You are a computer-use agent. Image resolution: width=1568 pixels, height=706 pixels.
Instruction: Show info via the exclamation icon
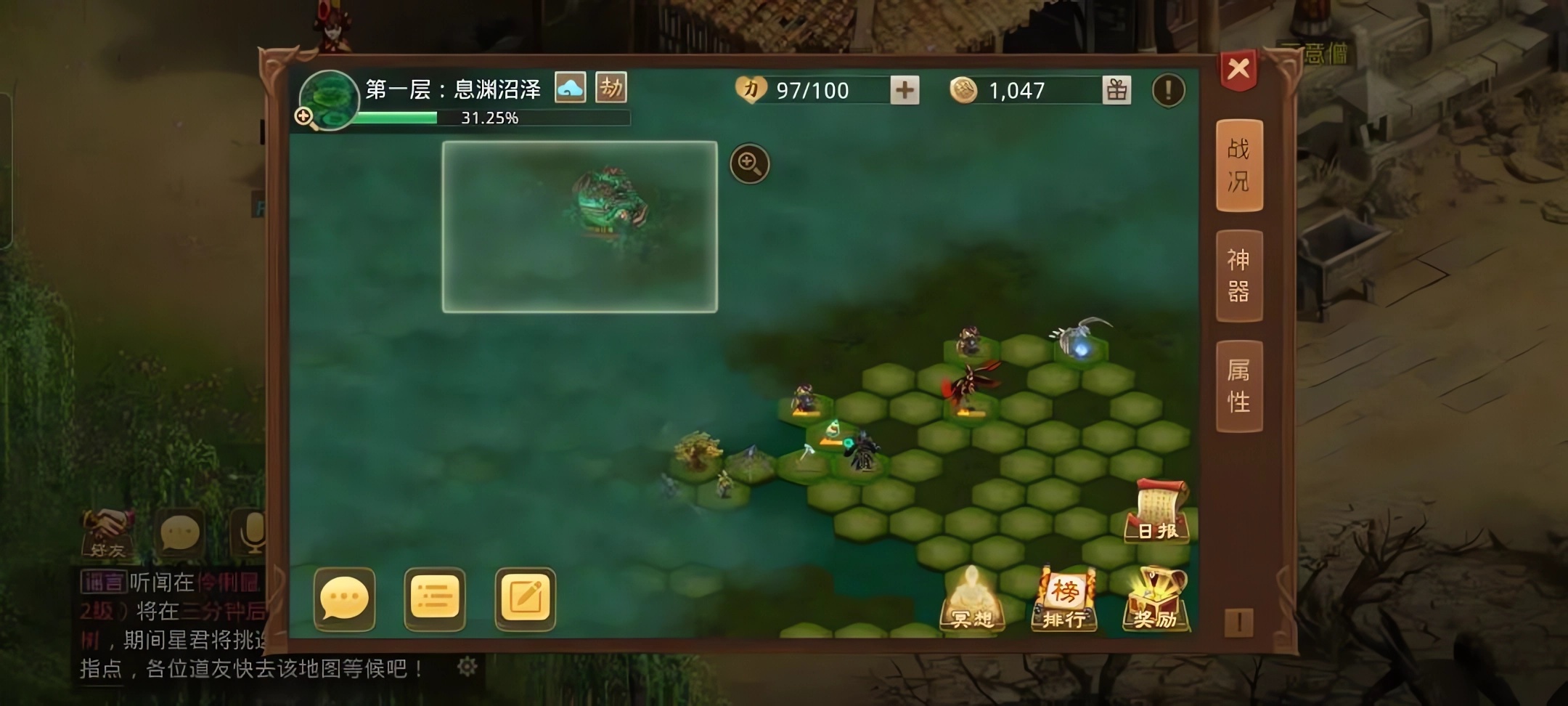1168,91
